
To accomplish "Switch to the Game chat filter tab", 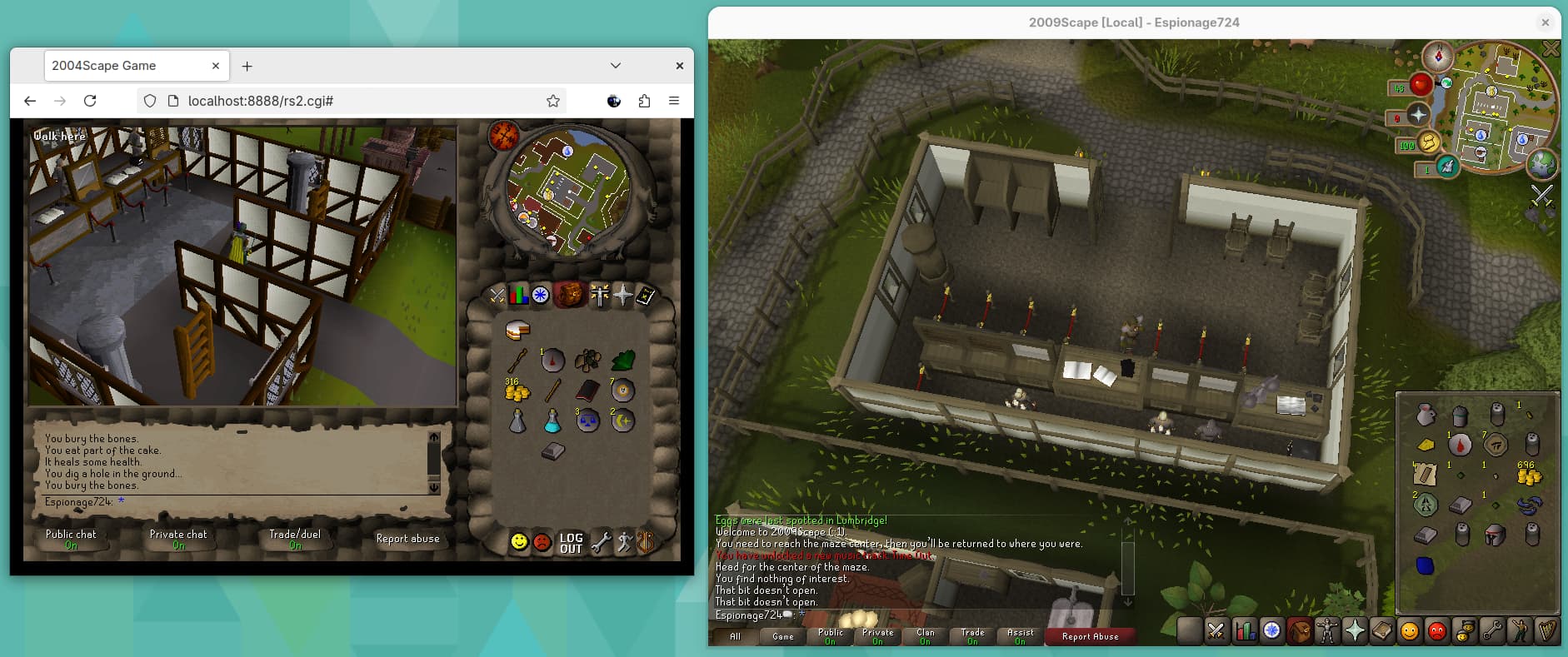I will [782, 636].
